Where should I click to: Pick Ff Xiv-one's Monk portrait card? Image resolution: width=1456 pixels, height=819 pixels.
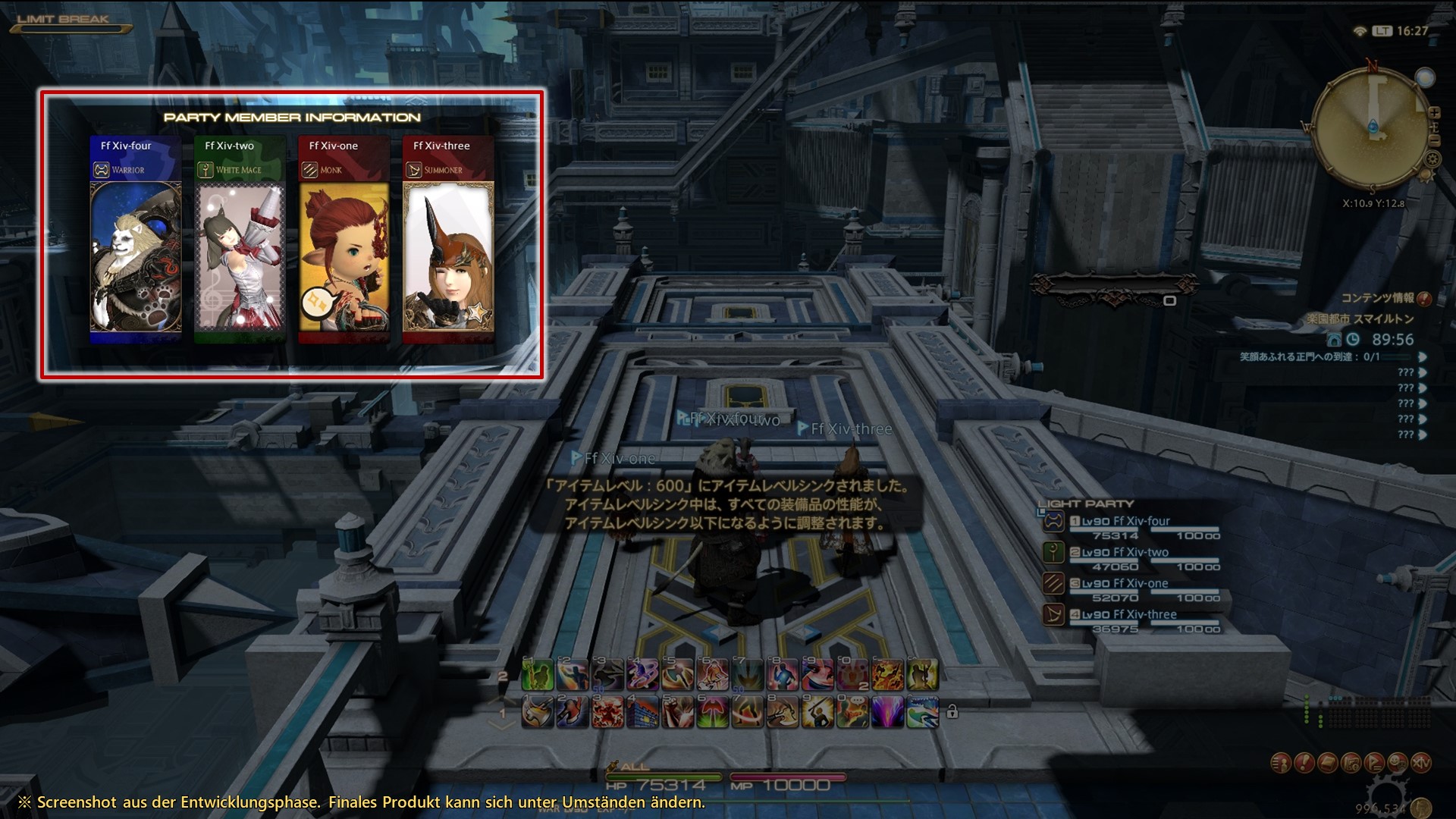pos(344,257)
